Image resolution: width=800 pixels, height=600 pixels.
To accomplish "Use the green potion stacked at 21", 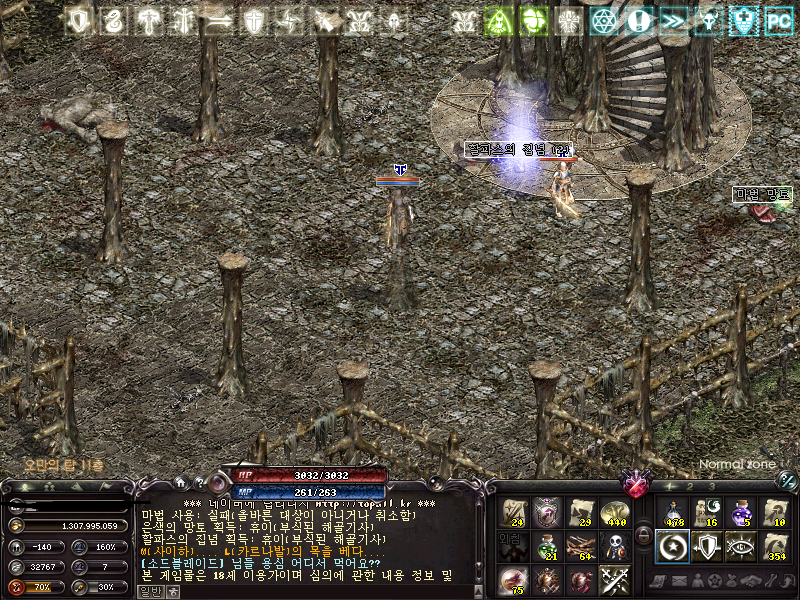I will click(x=547, y=546).
